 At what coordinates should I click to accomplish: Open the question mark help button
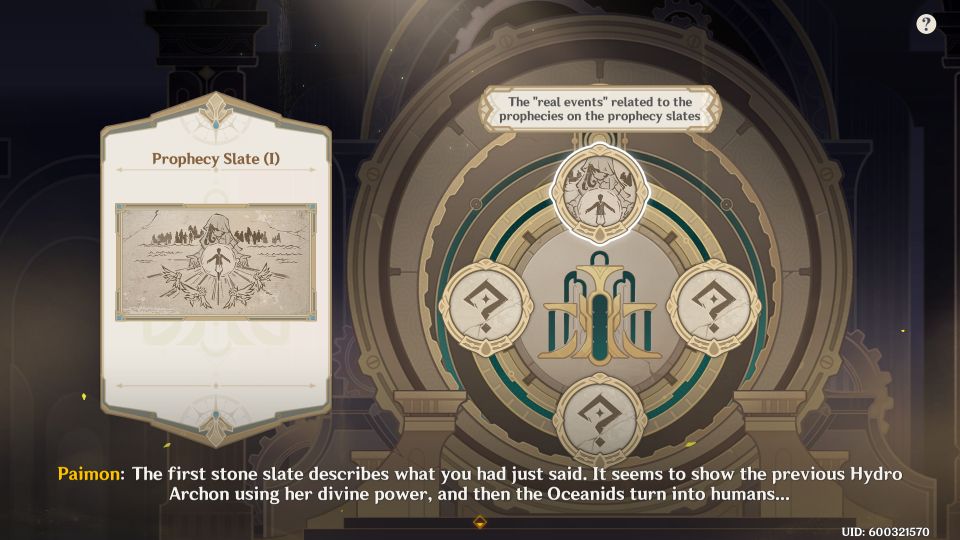[925, 24]
